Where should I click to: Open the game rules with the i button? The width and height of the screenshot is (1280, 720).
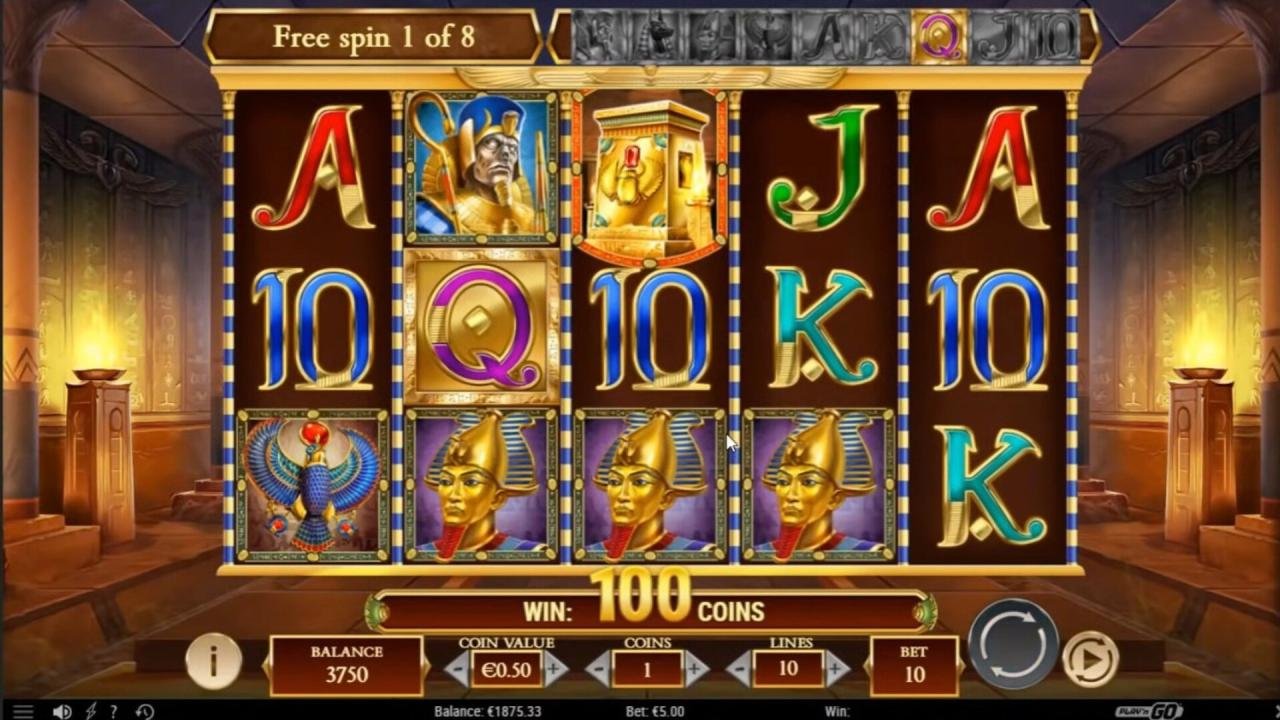(x=212, y=663)
